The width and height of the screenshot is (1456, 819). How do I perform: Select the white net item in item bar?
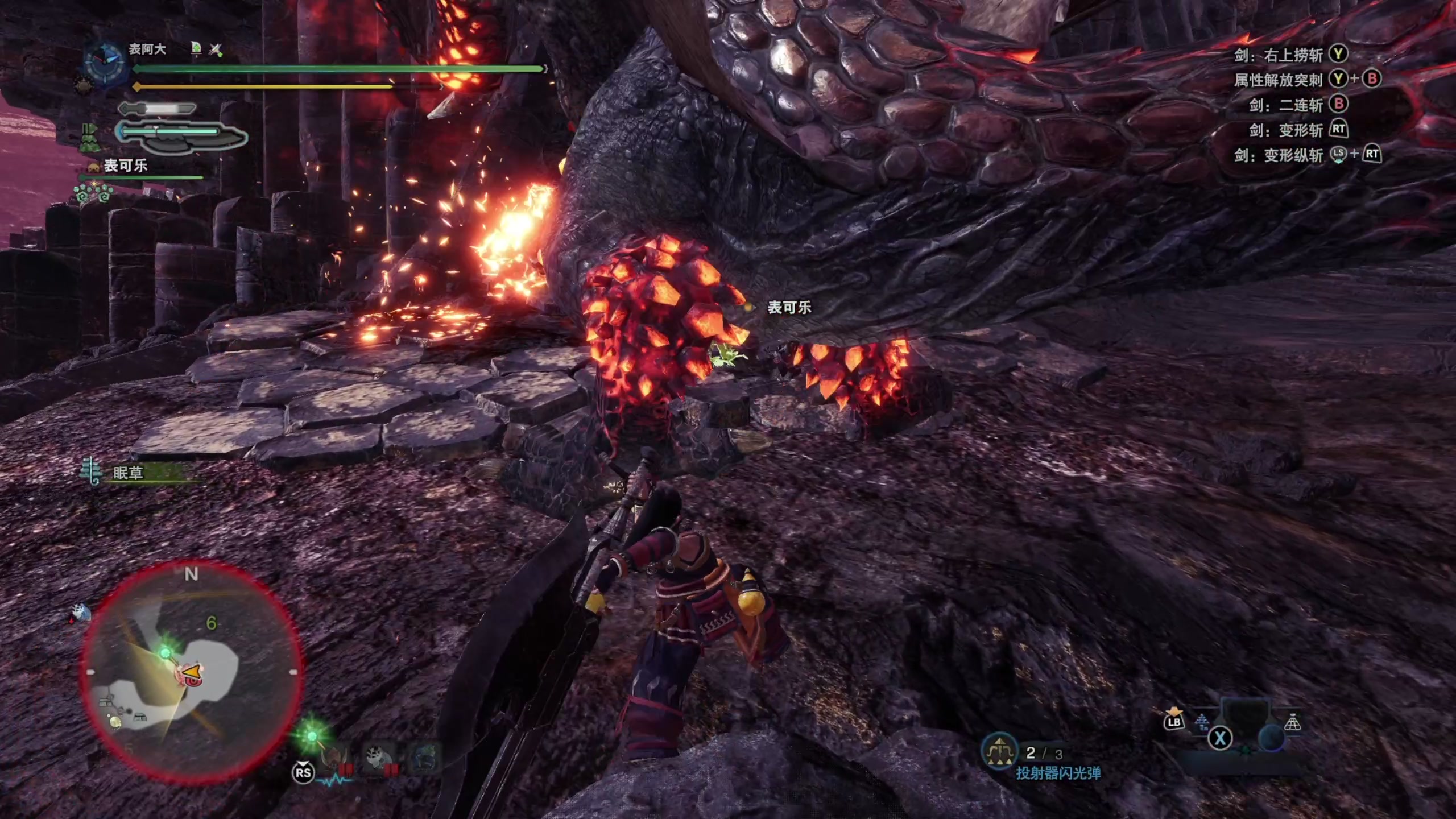pyautogui.click(x=1292, y=722)
